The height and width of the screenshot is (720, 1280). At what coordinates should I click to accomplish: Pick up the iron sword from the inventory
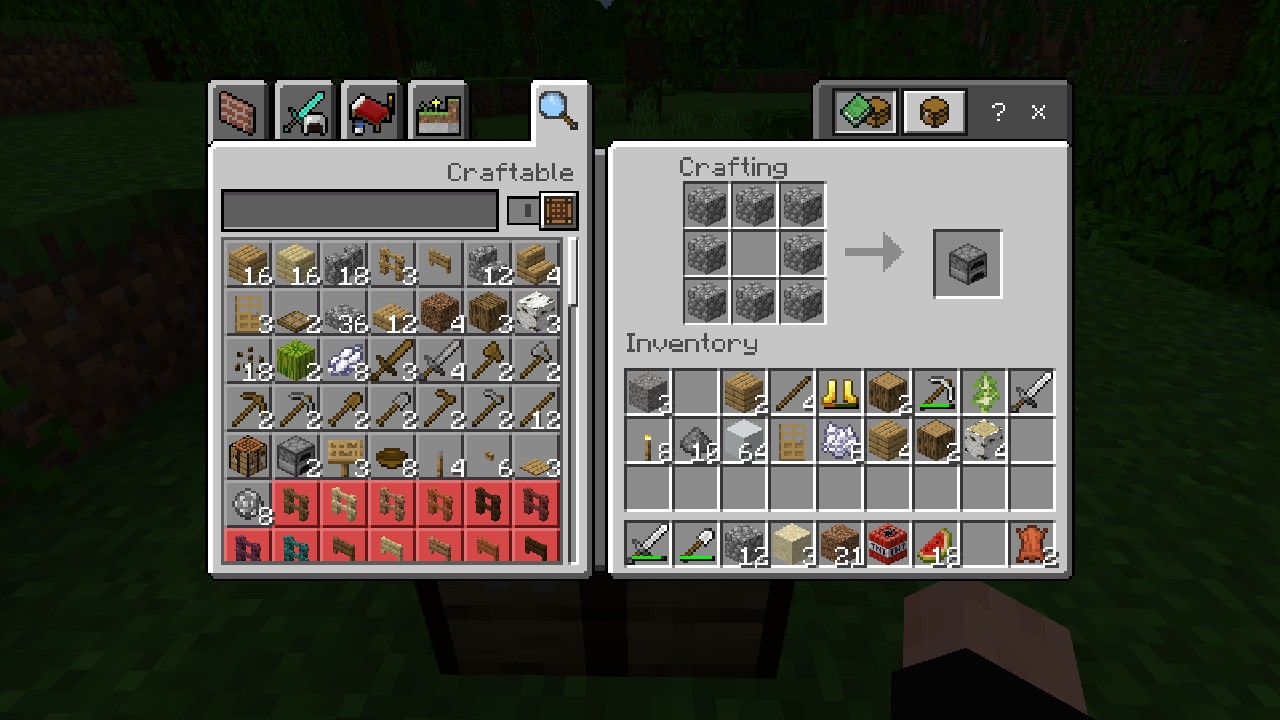pos(1030,390)
